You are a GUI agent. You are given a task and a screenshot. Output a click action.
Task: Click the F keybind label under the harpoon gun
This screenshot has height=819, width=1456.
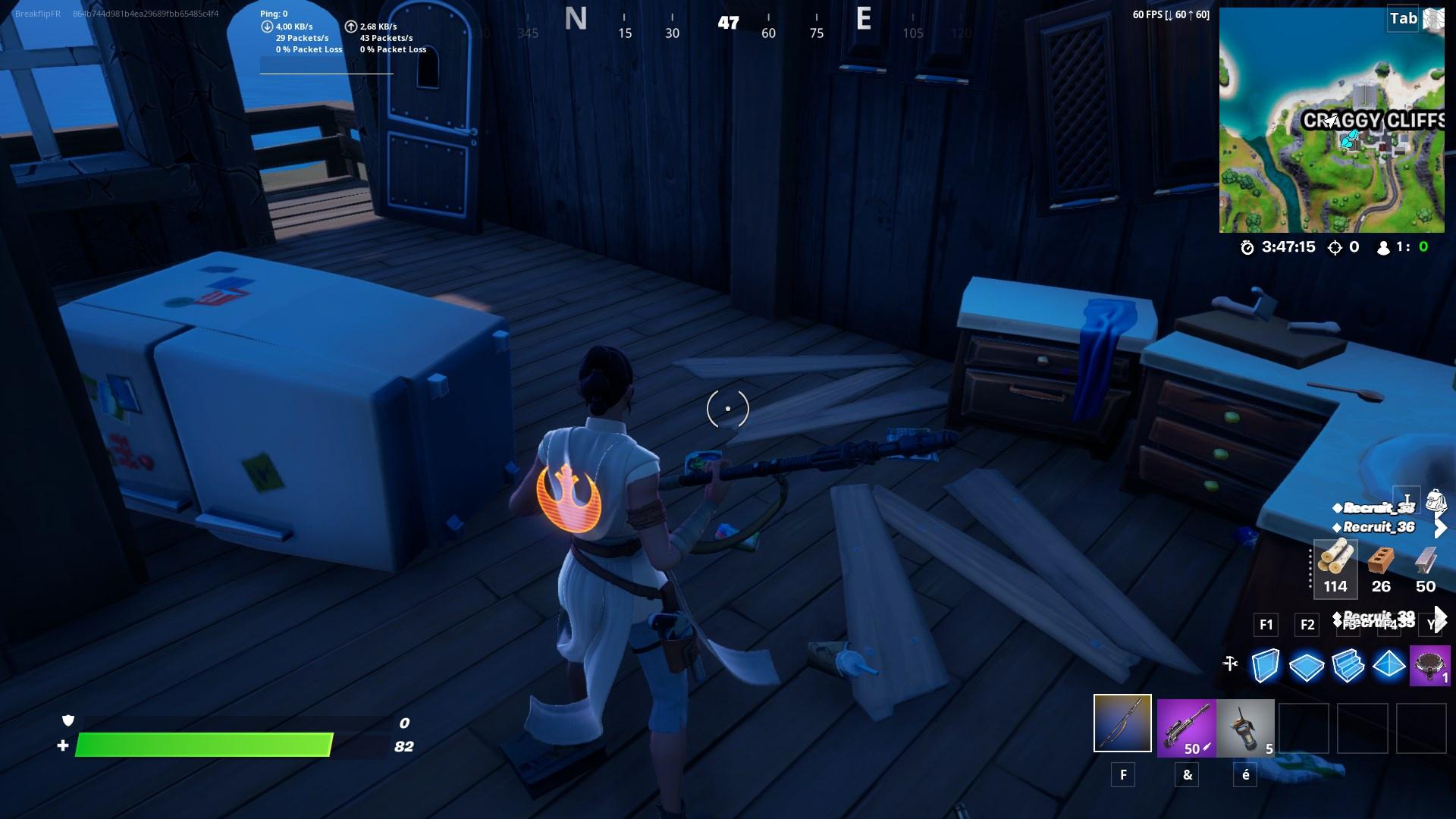tap(1123, 775)
